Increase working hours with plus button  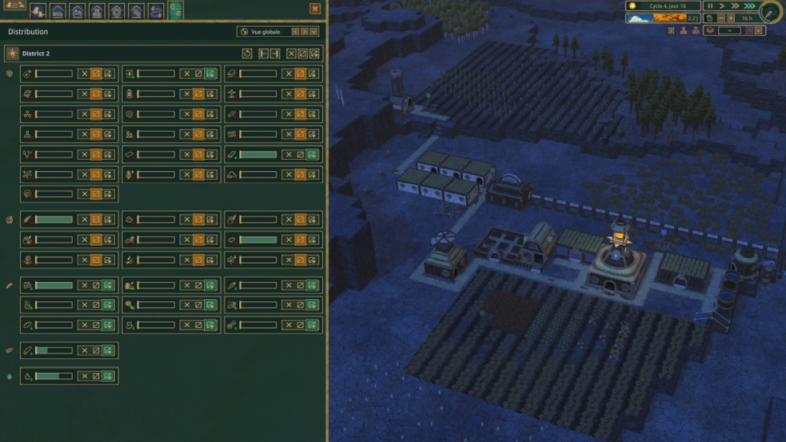pos(731,18)
